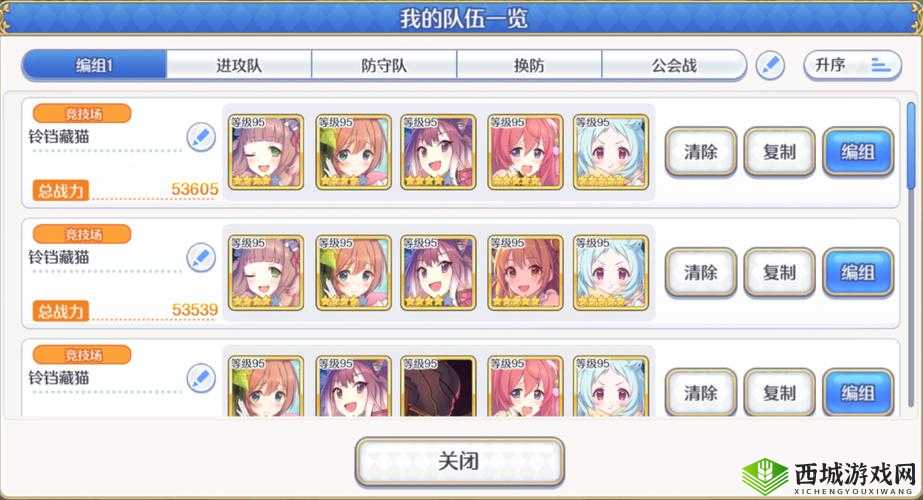
Task: Switch to the 换防 tab
Action: pos(529,66)
